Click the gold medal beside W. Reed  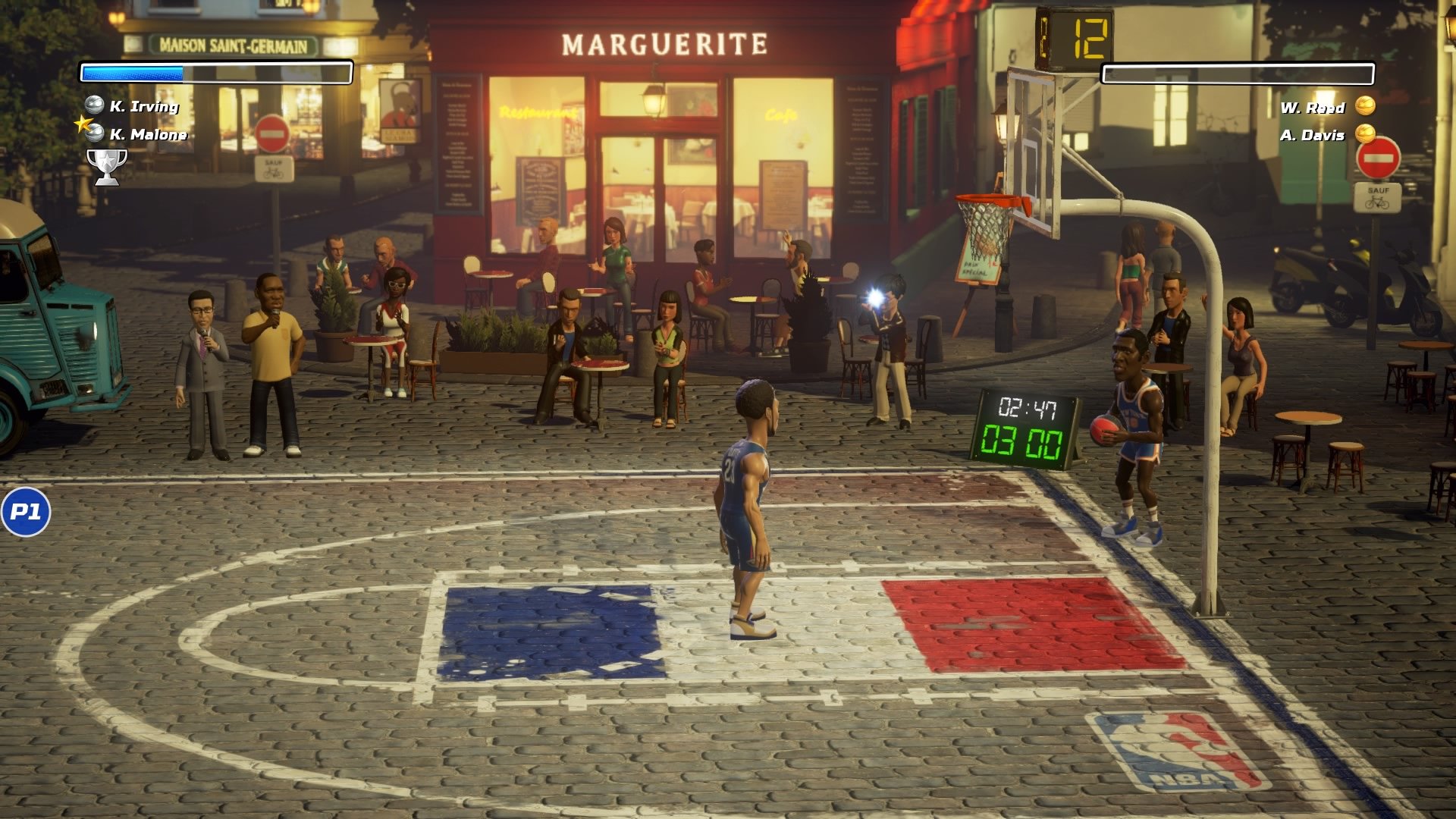tap(1367, 108)
